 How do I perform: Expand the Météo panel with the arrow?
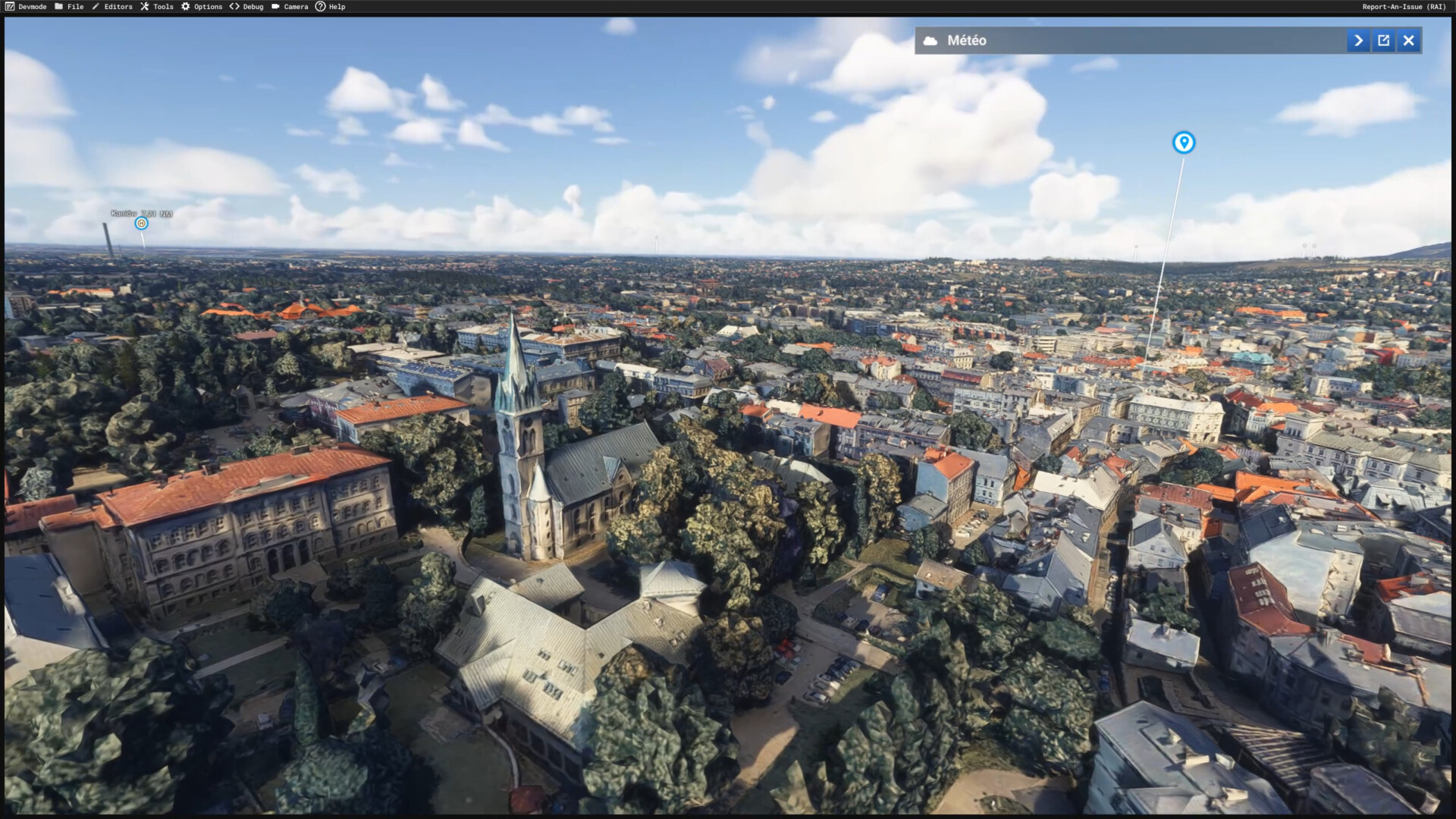[1358, 41]
